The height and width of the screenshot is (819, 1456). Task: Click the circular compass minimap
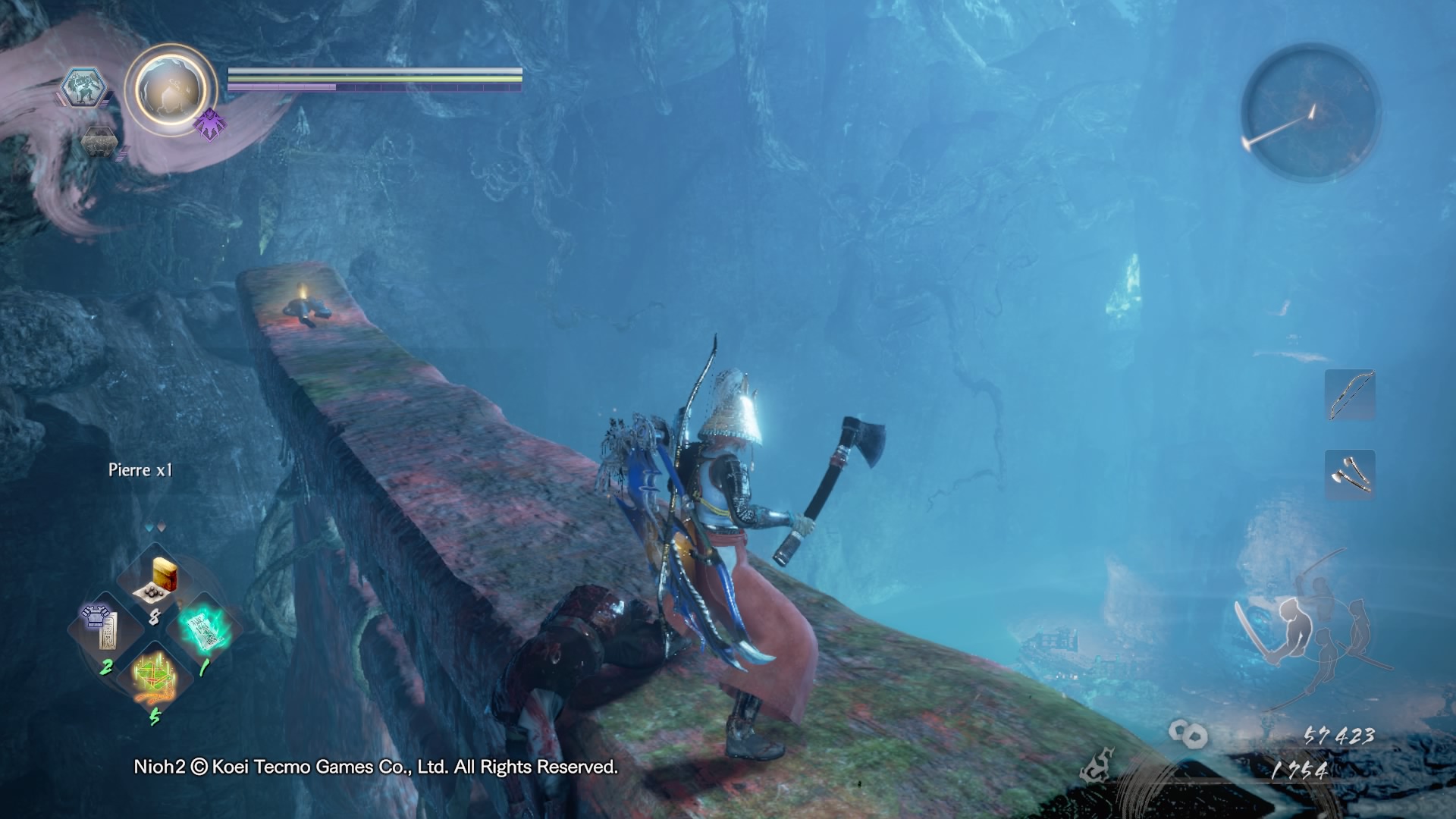click(x=1310, y=112)
